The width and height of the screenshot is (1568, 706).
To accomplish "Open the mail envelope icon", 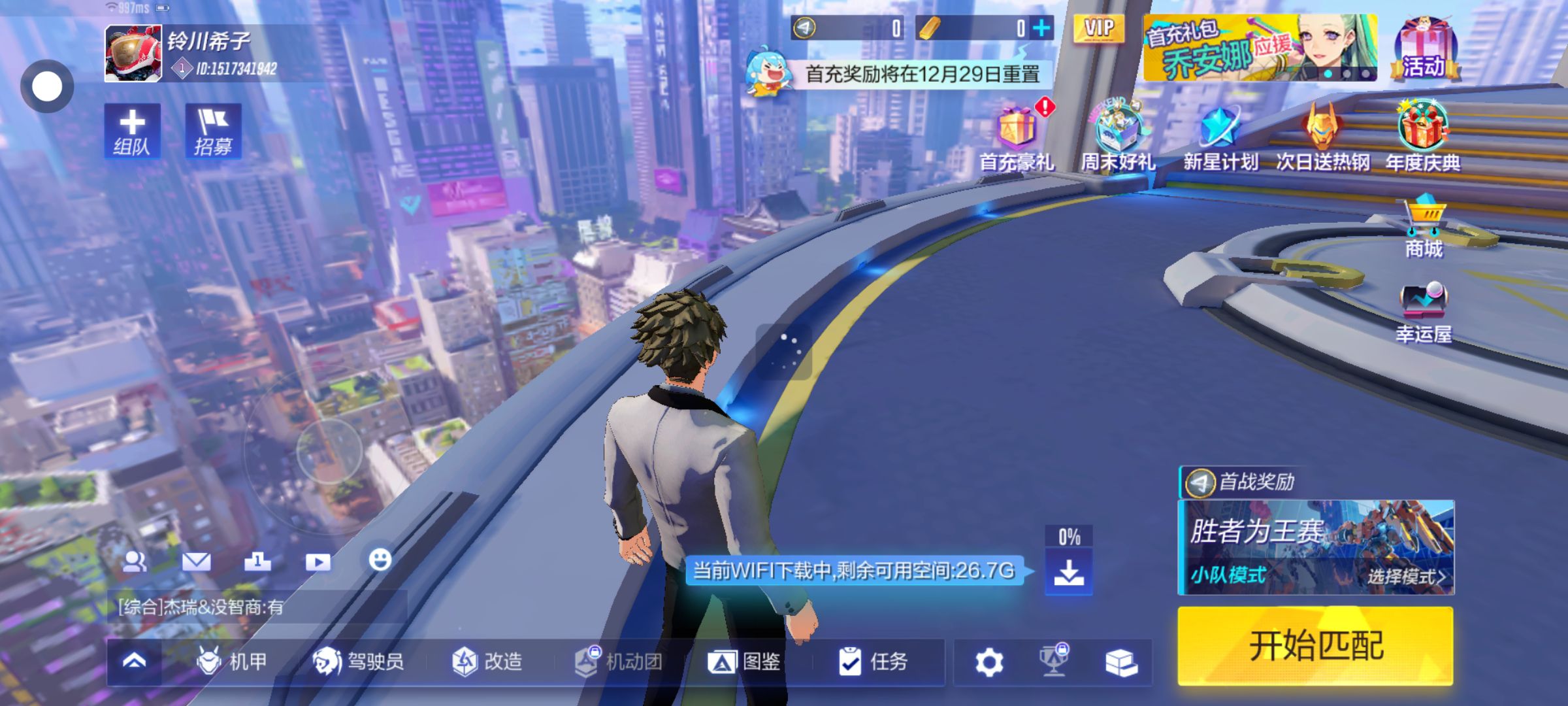I will (196, 561).
